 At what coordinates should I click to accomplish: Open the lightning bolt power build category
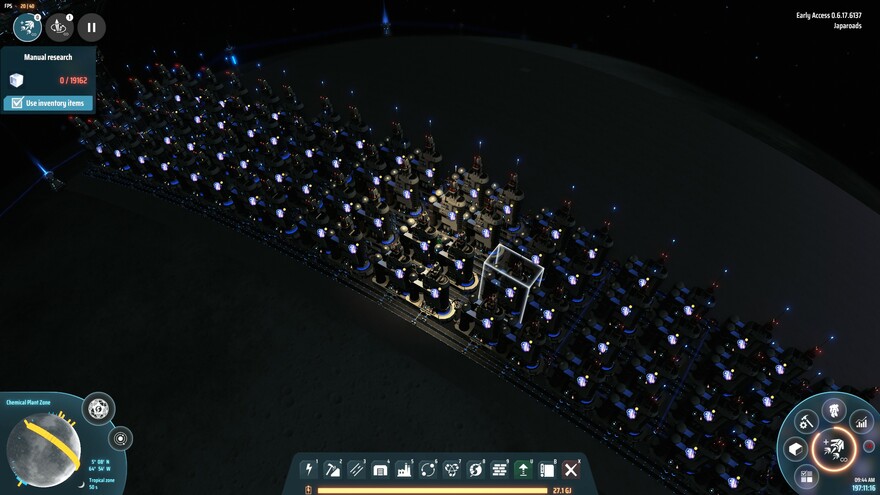(308, 469)
